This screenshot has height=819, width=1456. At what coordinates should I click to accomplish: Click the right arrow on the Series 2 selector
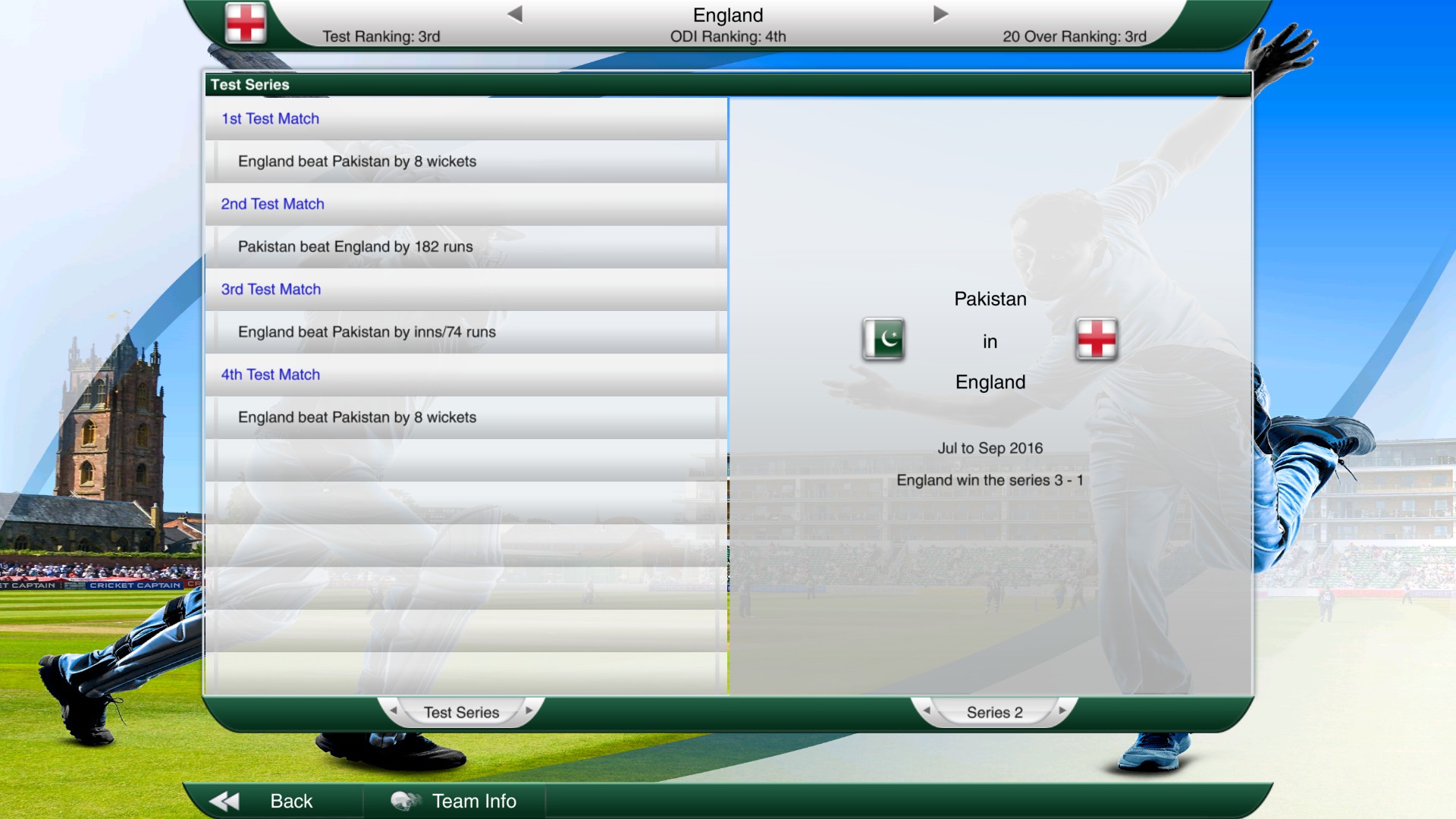pos(1062,712)
